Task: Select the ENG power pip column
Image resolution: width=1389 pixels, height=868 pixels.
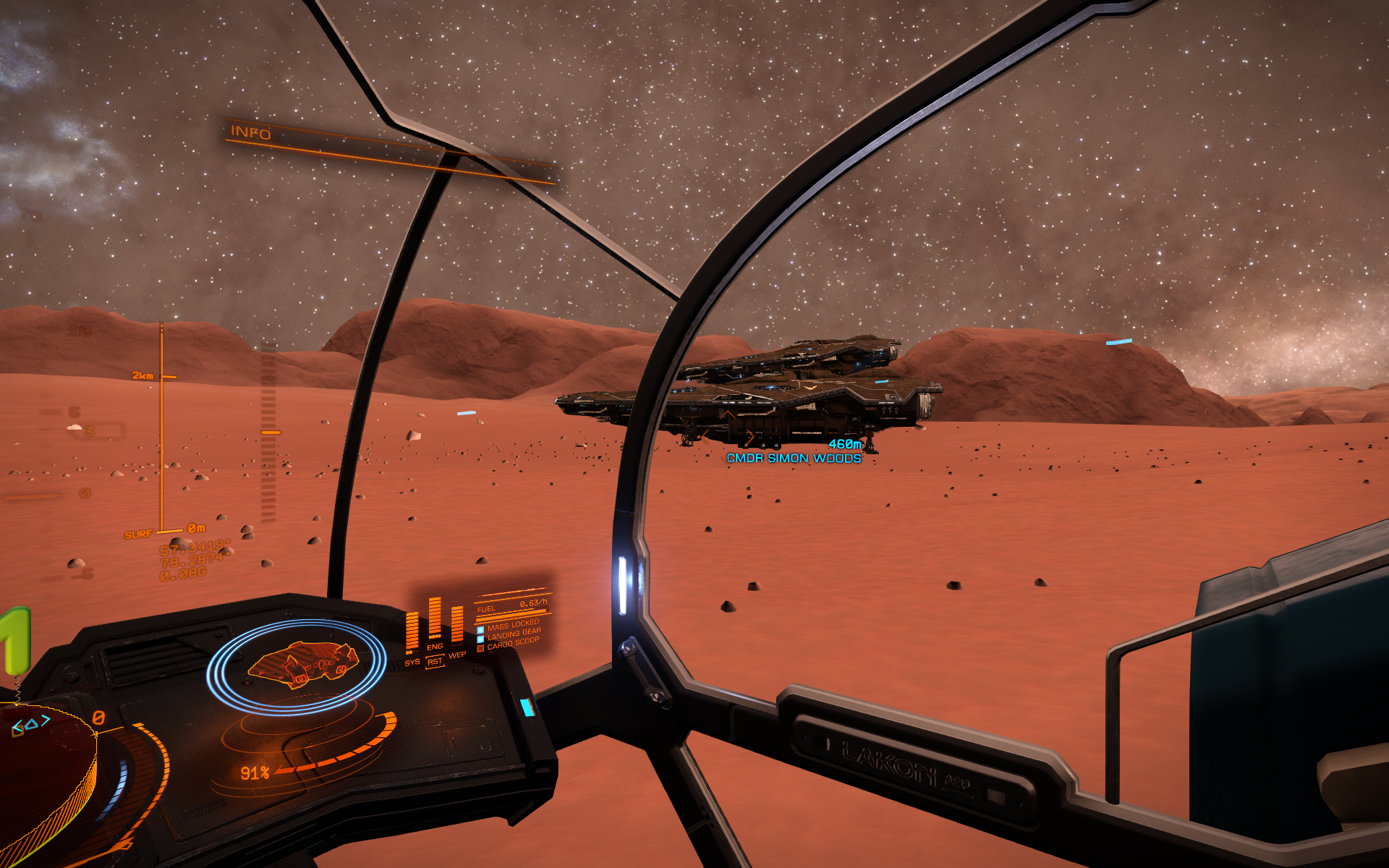Action: pos(435,619)
